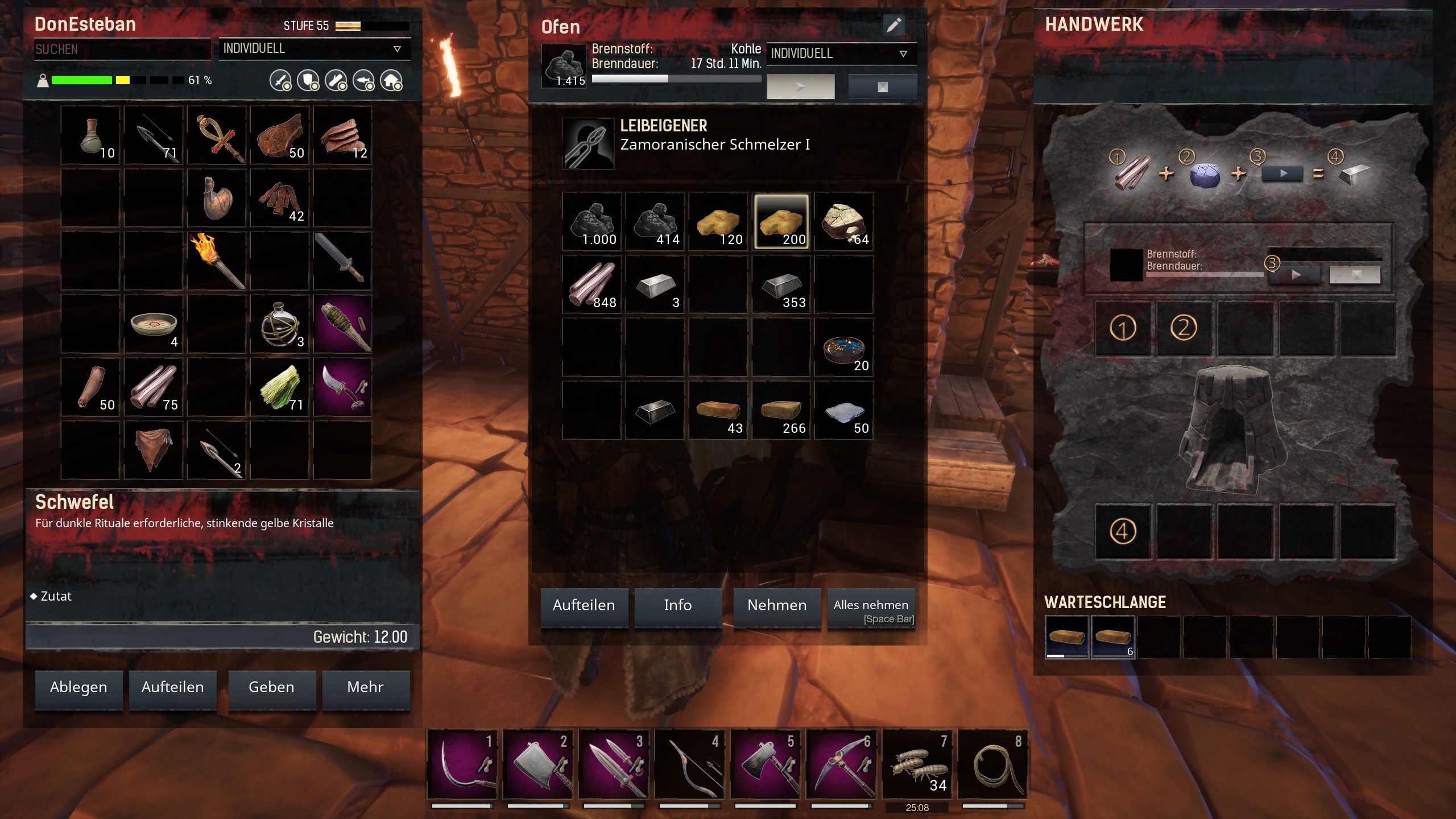The width and height of the screenshot is (1456, 819).
Task: Select the burning torch in inventory
Action: [x=216, y=261]
